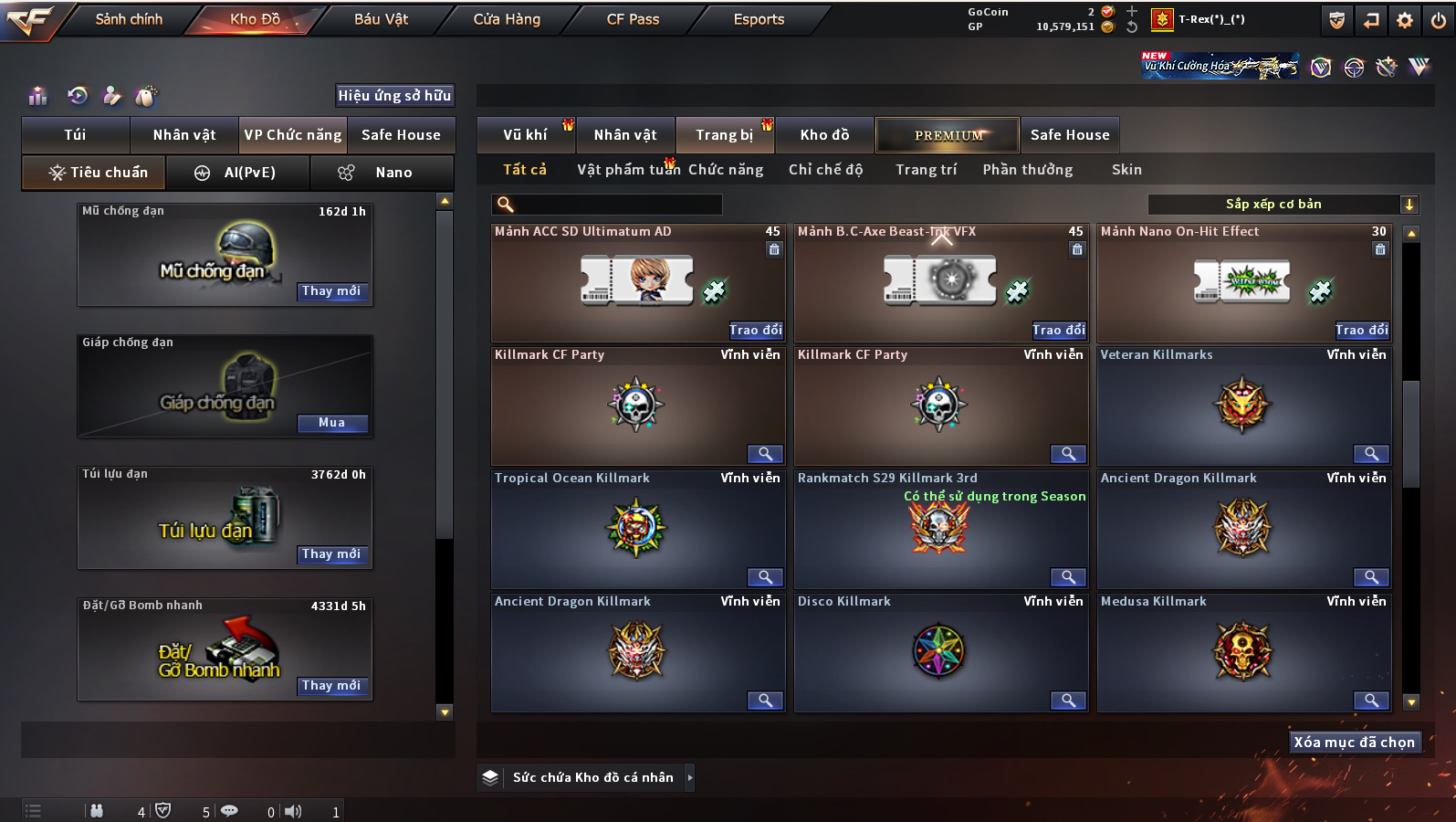Open the Sảnh chính lobby tab
1456x822 pixels.
pyautogui.click(x=129, y=19)
